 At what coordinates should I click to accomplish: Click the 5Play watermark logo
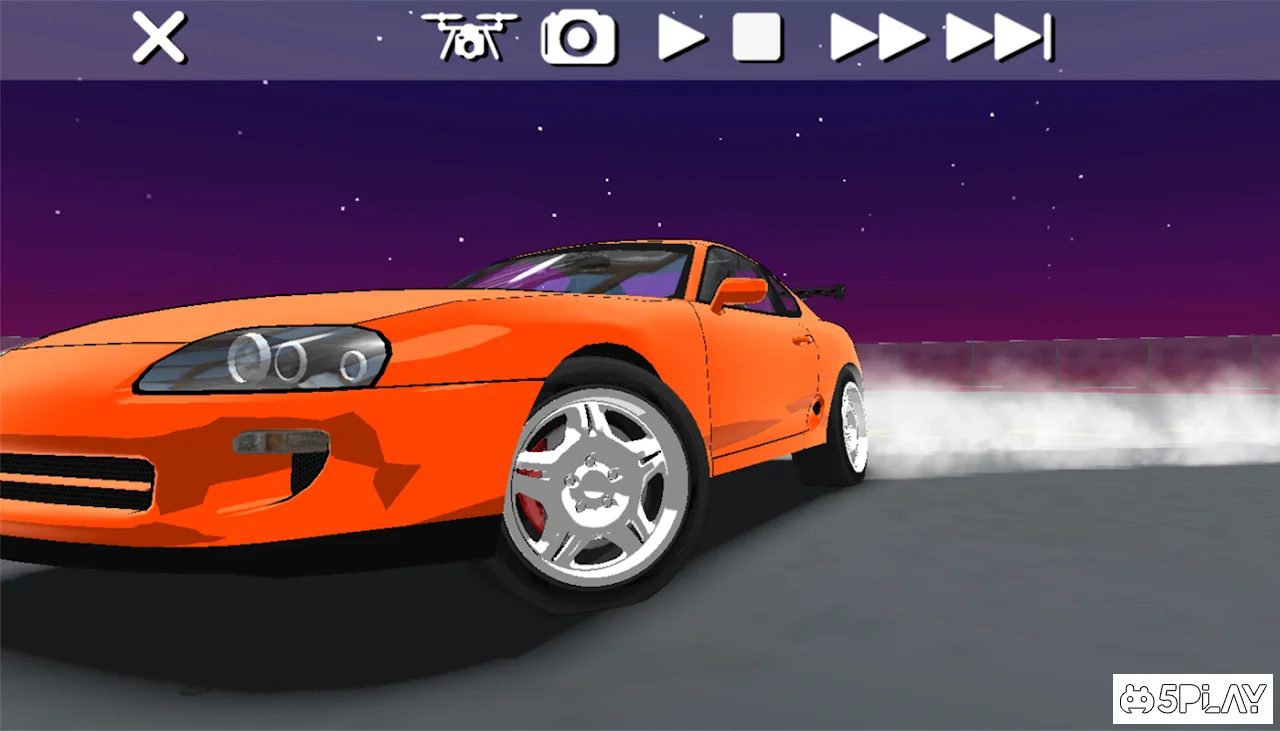(x=1192, y=698)
